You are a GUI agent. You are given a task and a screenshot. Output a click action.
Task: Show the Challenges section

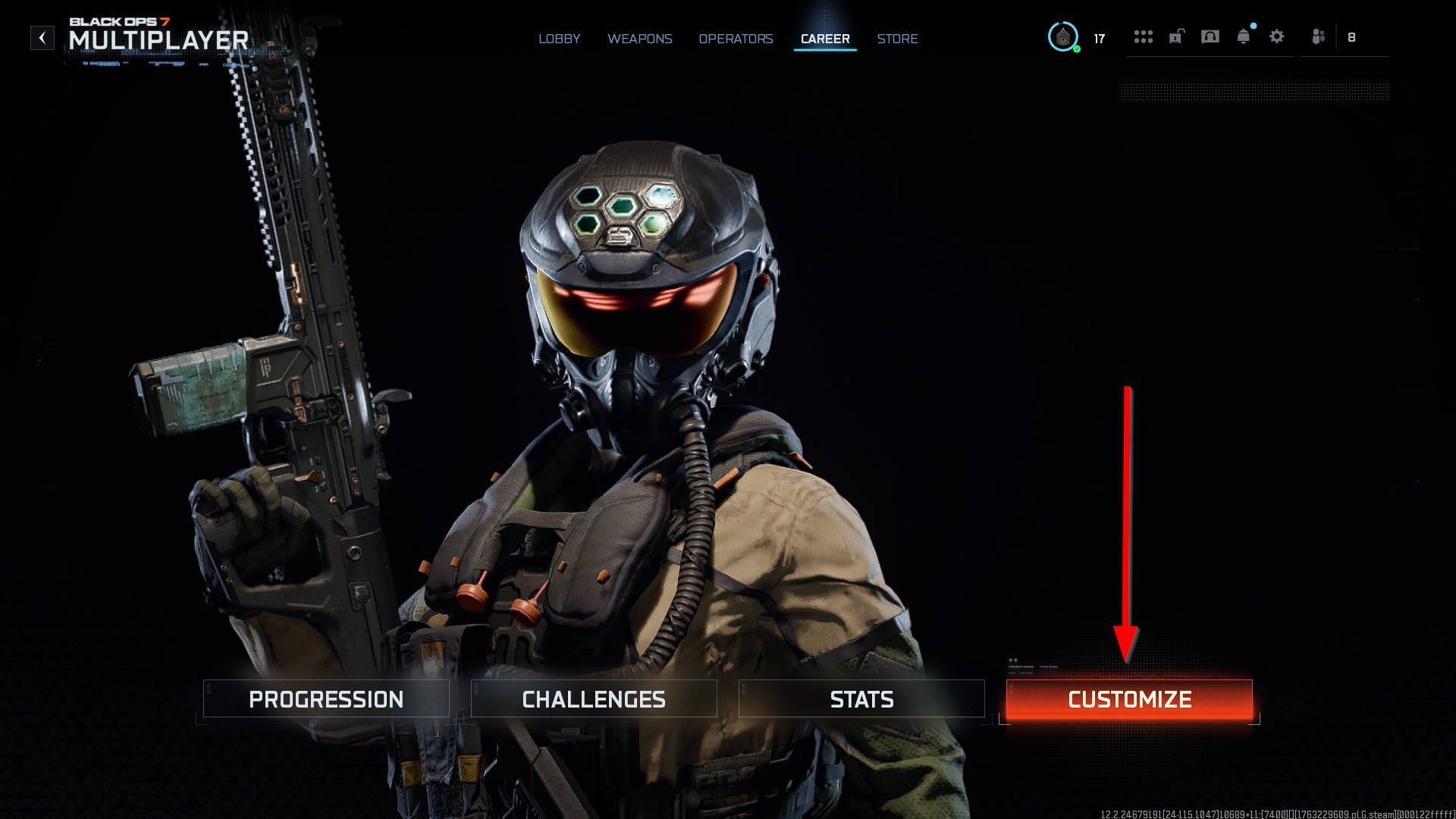[x=594, y=699]
